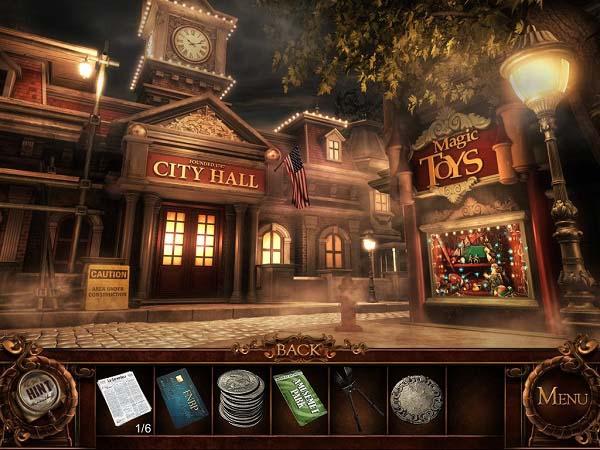600x450 pixels.
Task: Pick the blue bank card item
Action: click(x=182, y=398)
